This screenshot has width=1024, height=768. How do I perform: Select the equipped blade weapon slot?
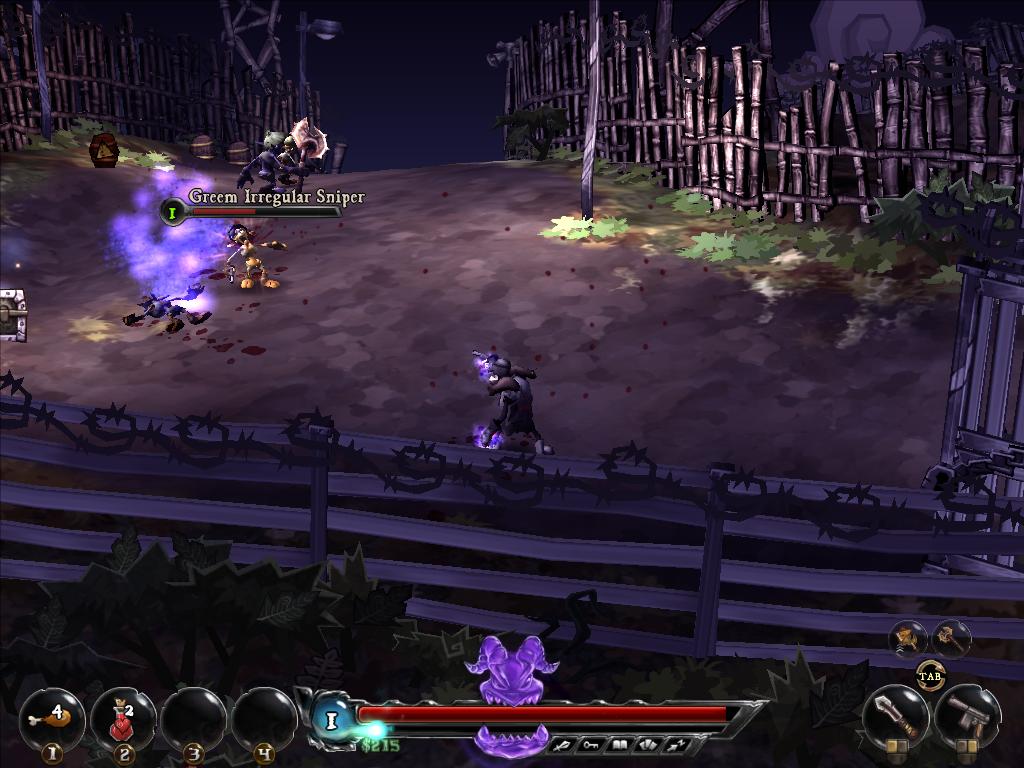tap(895, 716)
